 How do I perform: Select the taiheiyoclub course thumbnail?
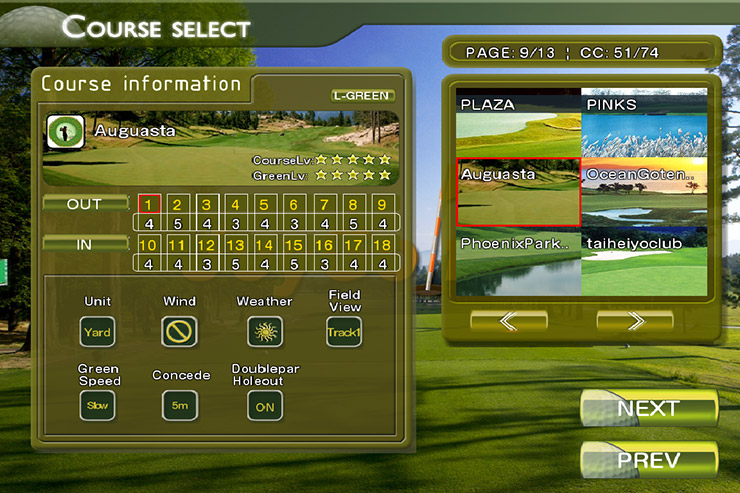tap(644, 262)
